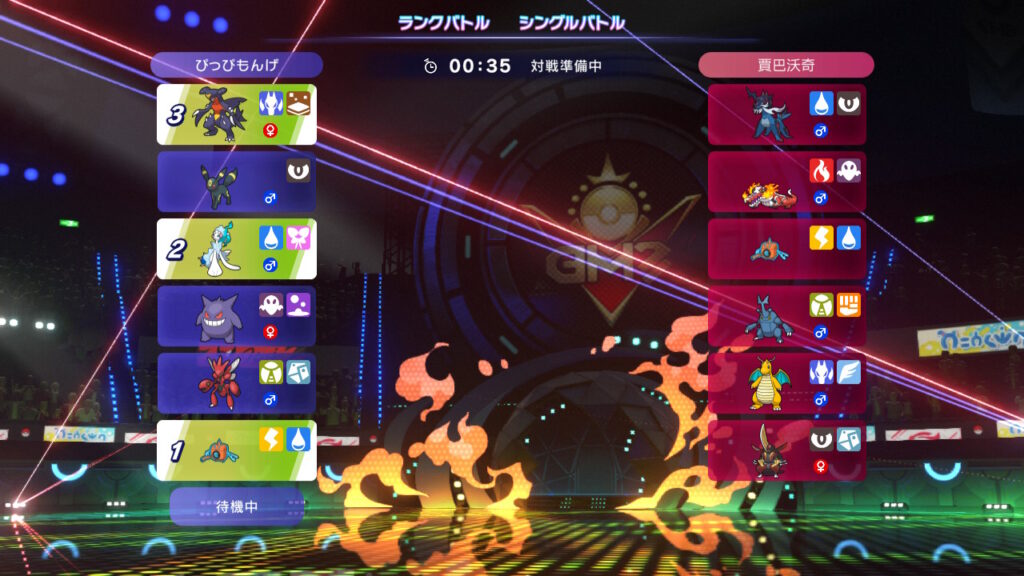Click the 待機中 standby button
Screen dimensions: 1024x576
237,507
